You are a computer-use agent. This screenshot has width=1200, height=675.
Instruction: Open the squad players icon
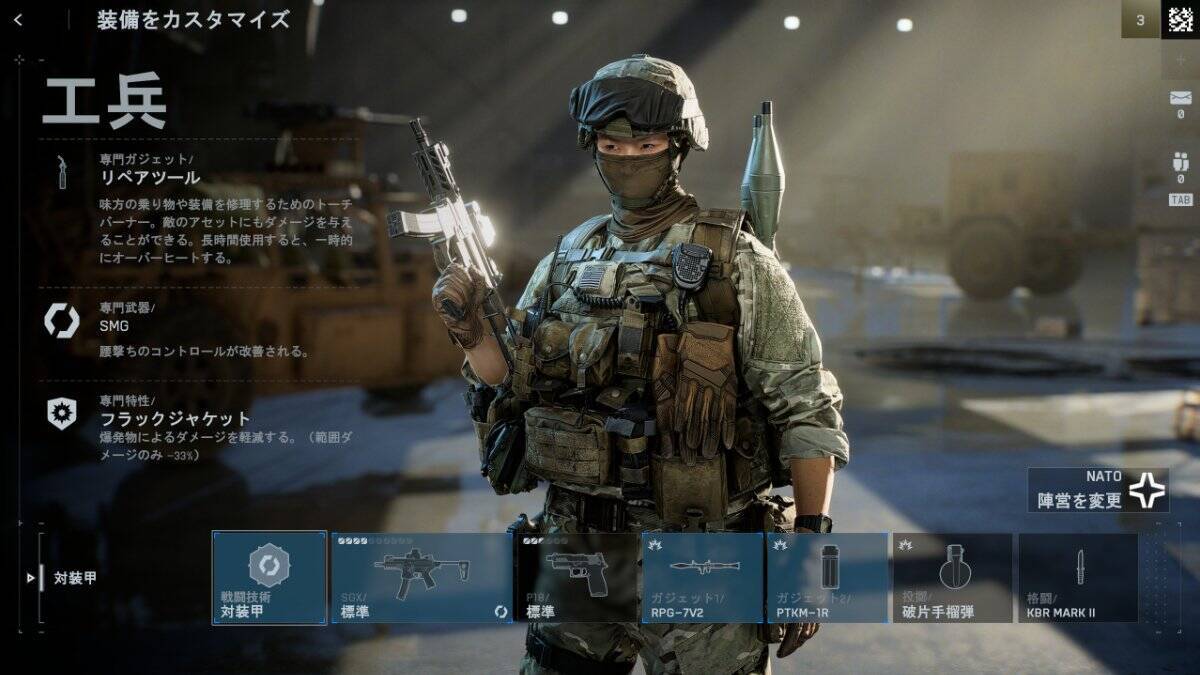pos(1180,162)
